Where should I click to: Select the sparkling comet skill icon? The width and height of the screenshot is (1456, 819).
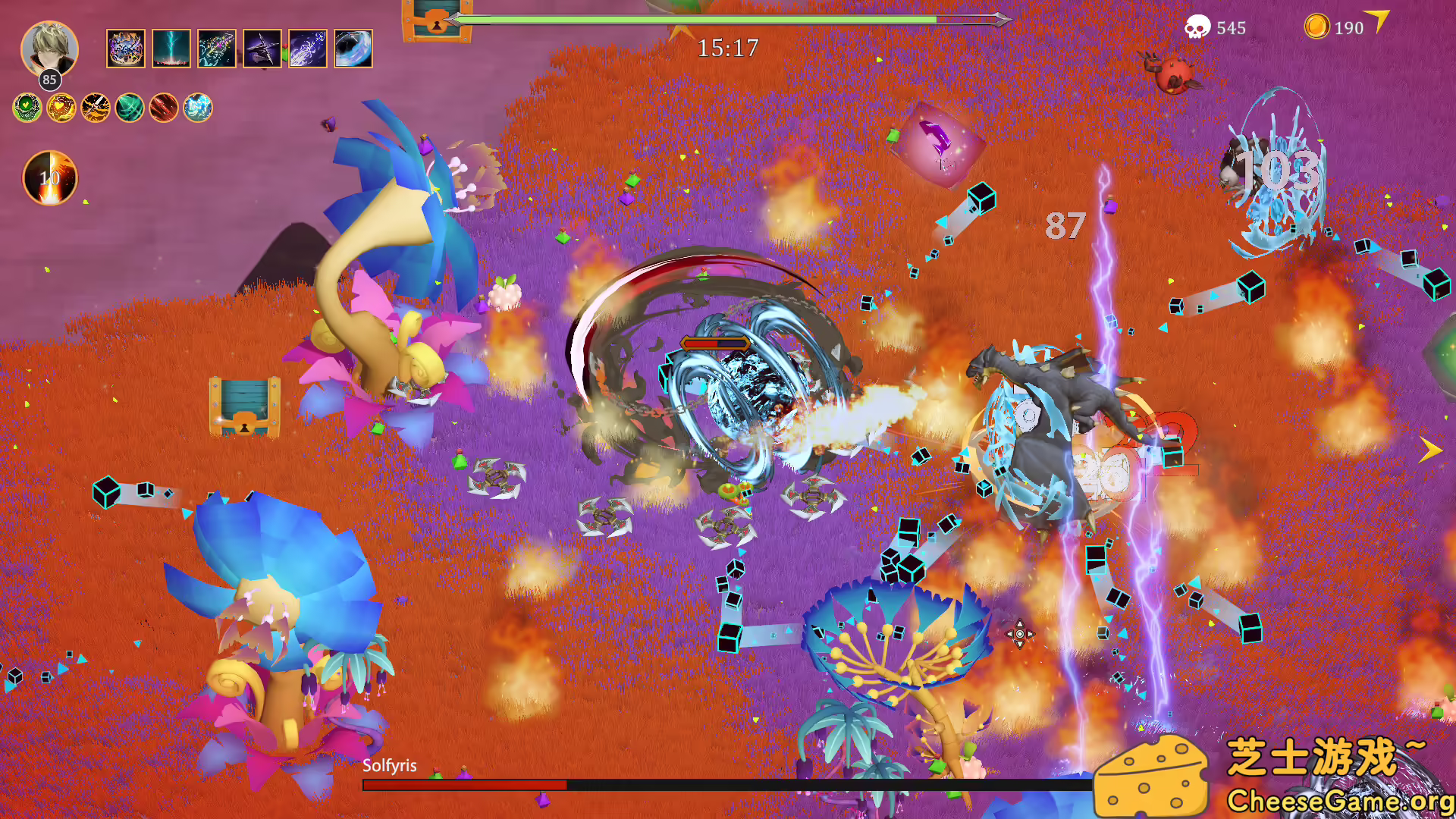[216, 48]
